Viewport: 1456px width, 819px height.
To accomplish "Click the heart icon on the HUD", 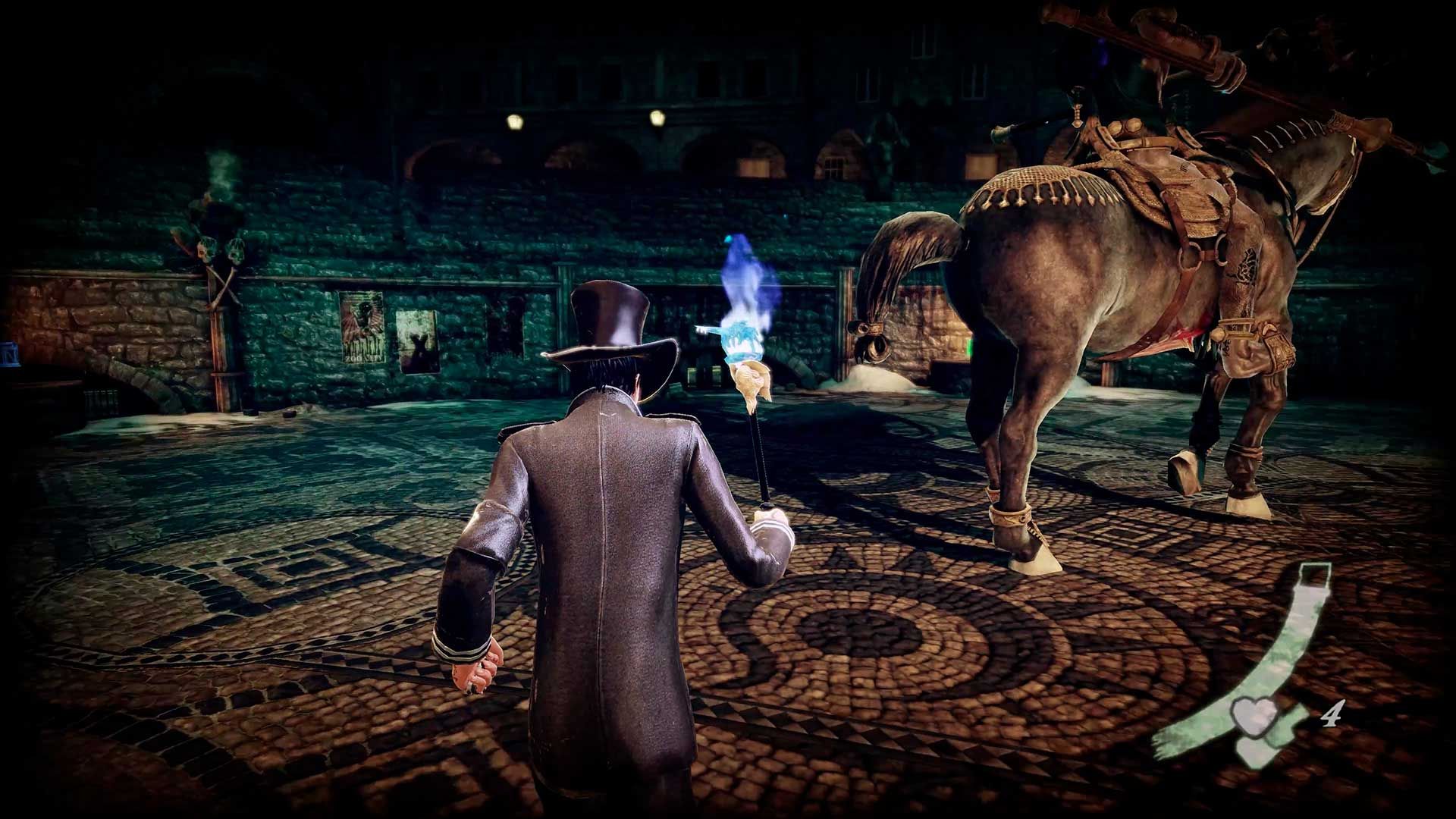I will (x=1253, y=717).
